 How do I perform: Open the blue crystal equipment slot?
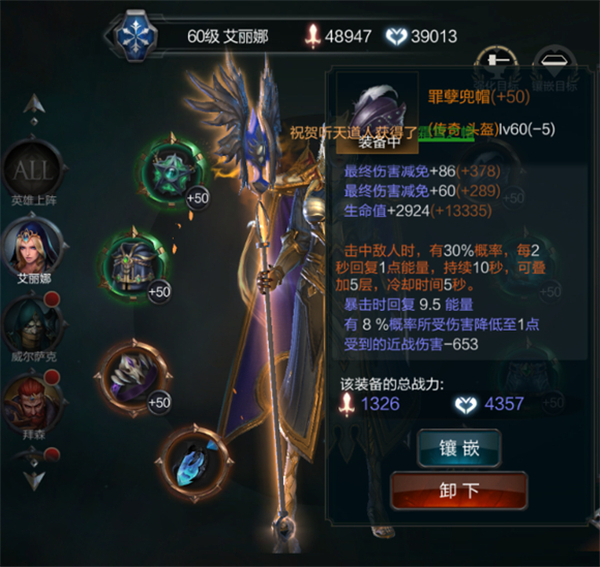(x=193, y=457)
